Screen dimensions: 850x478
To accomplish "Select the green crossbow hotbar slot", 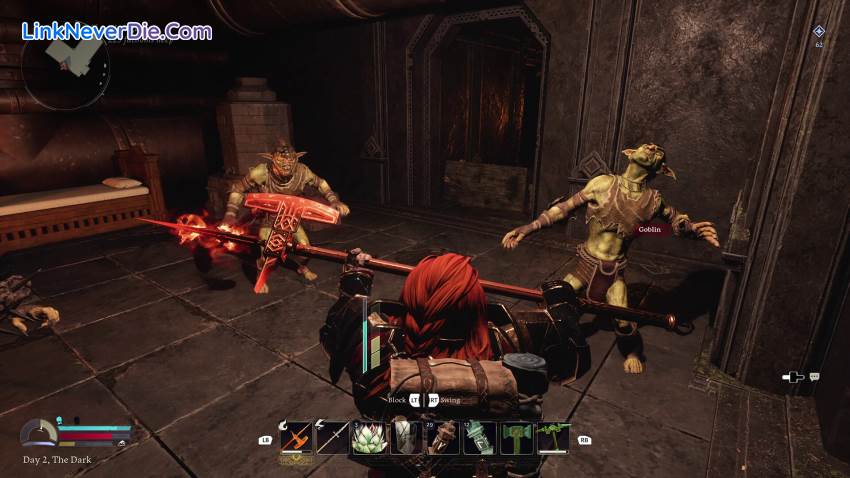I will pos(553,438).
